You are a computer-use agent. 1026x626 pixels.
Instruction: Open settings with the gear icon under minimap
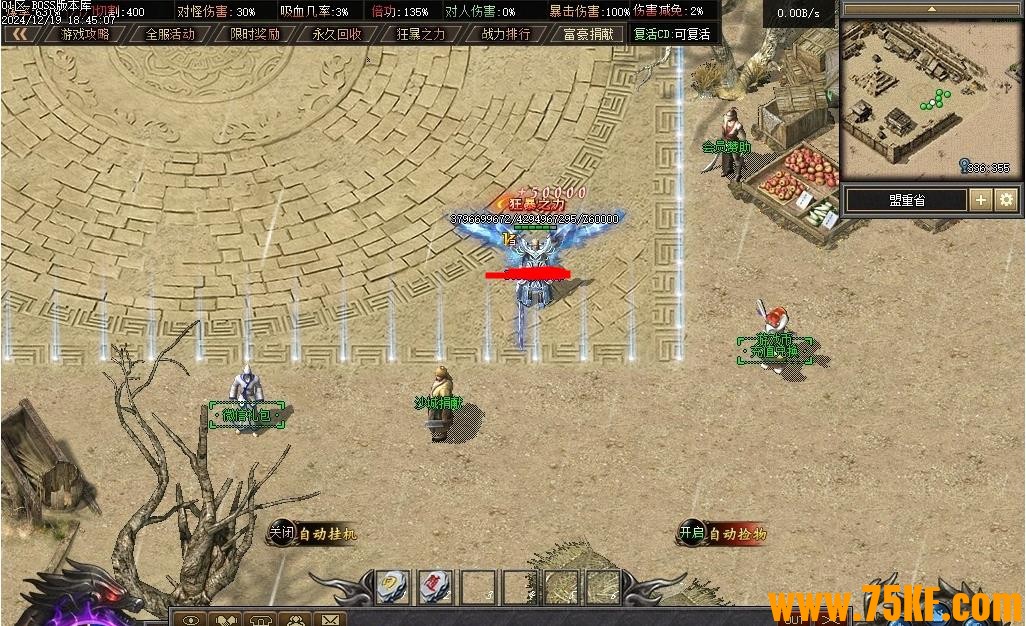pyautogui.click(x=1005, y=200)
